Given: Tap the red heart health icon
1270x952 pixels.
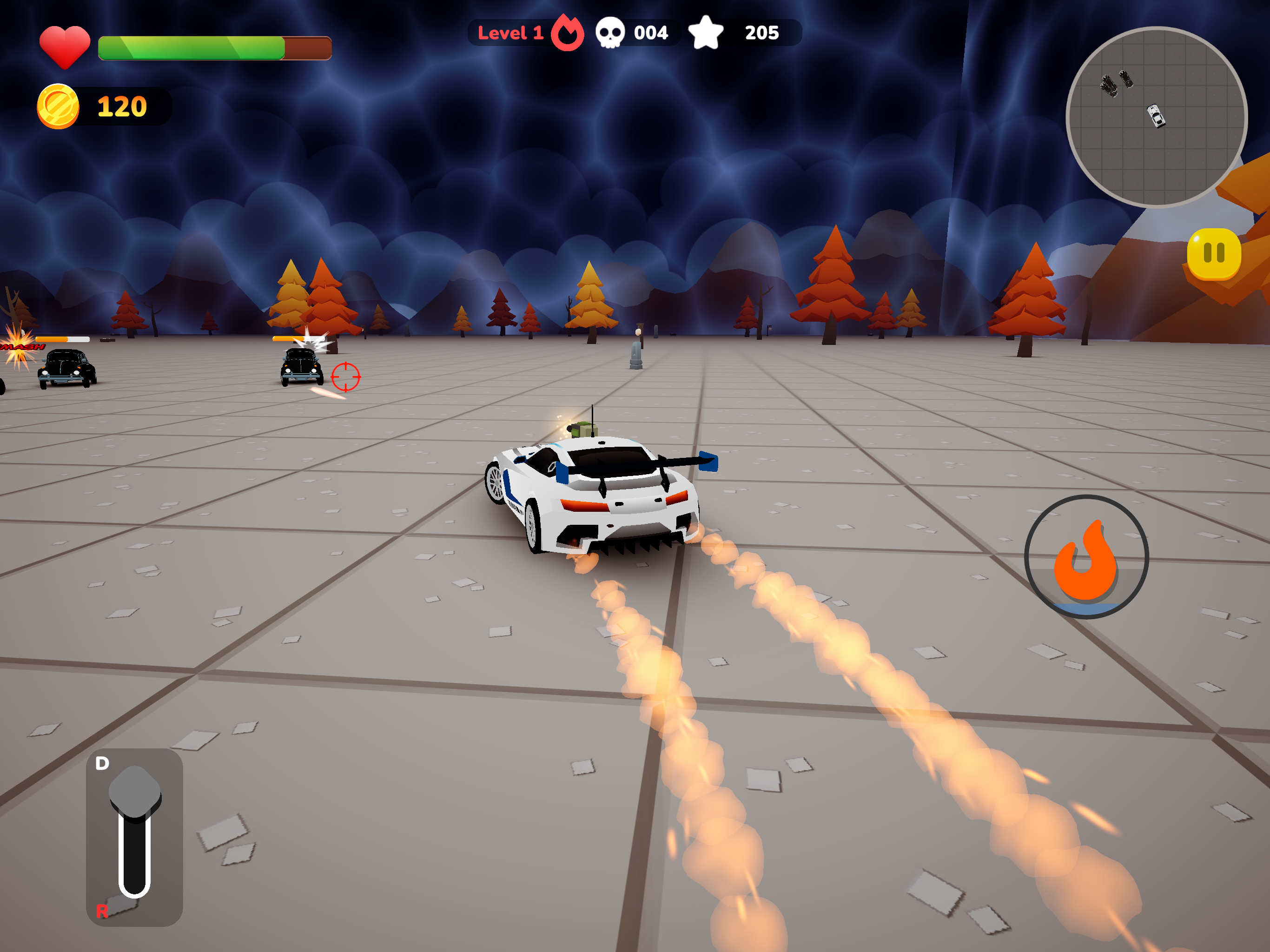Looking at the screenshot, I should click(65, 44).
